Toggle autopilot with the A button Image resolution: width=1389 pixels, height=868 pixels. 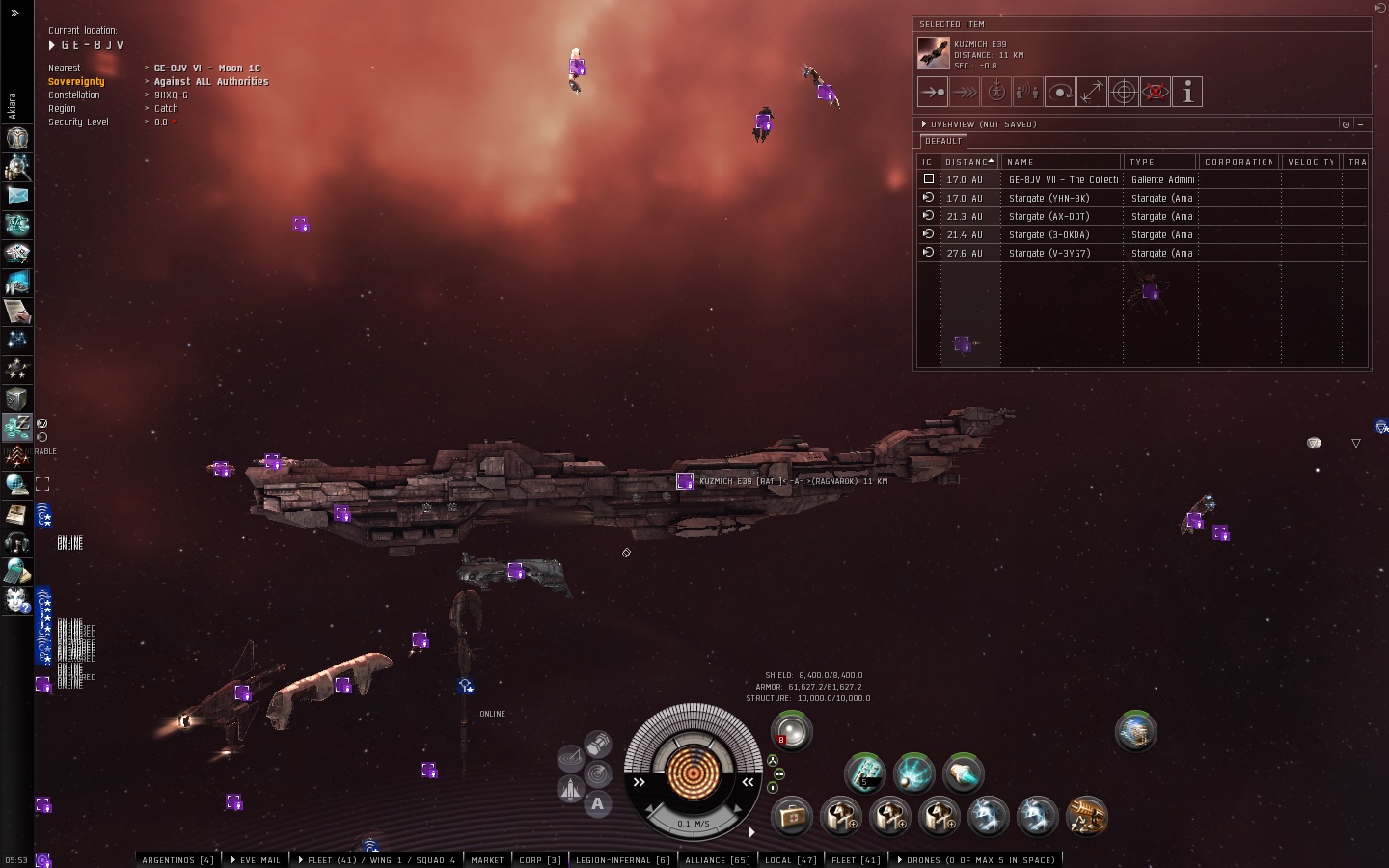[598, 803]
